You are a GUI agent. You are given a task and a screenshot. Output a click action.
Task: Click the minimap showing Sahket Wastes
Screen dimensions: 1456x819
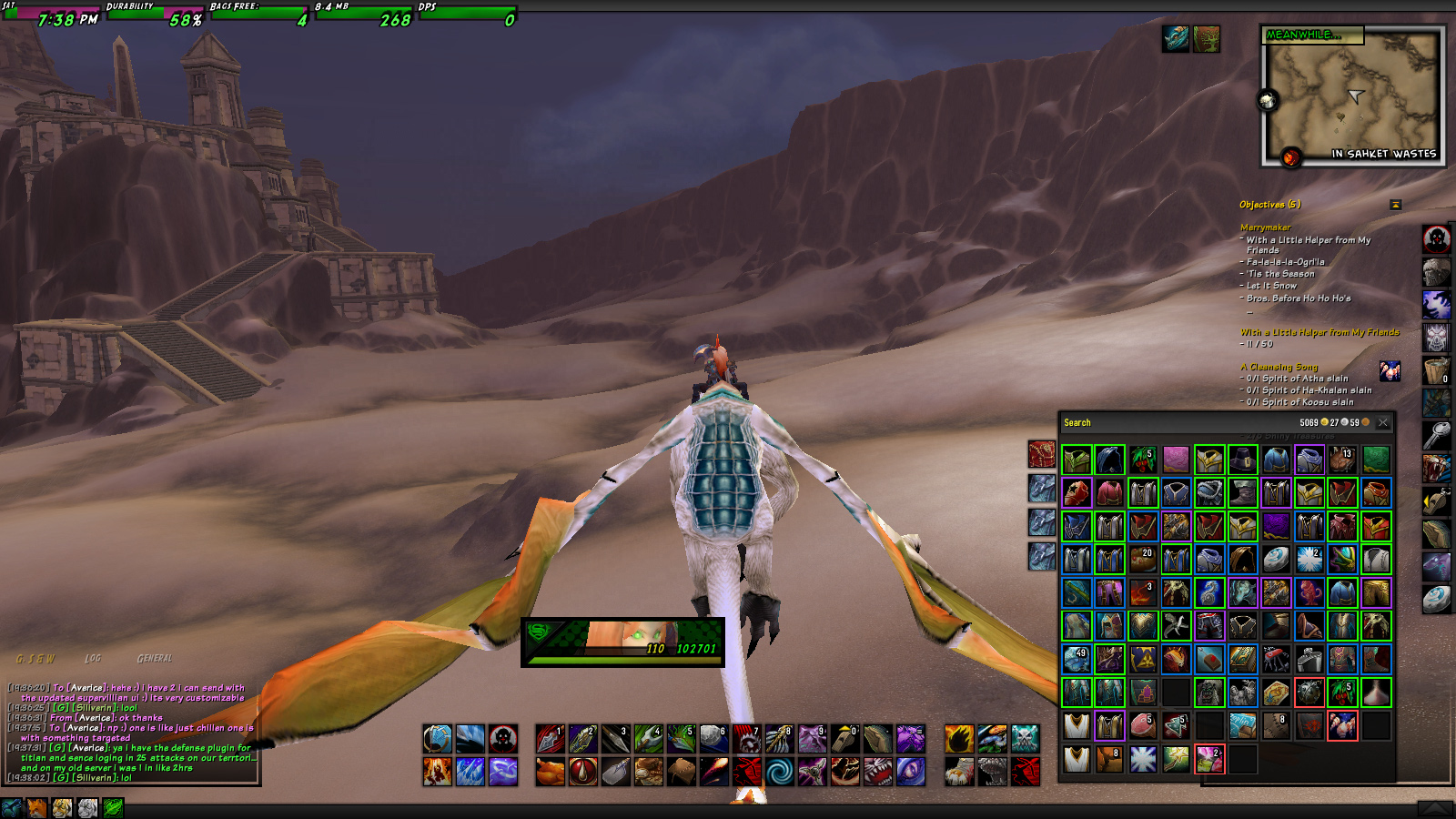pos(1353,96)
